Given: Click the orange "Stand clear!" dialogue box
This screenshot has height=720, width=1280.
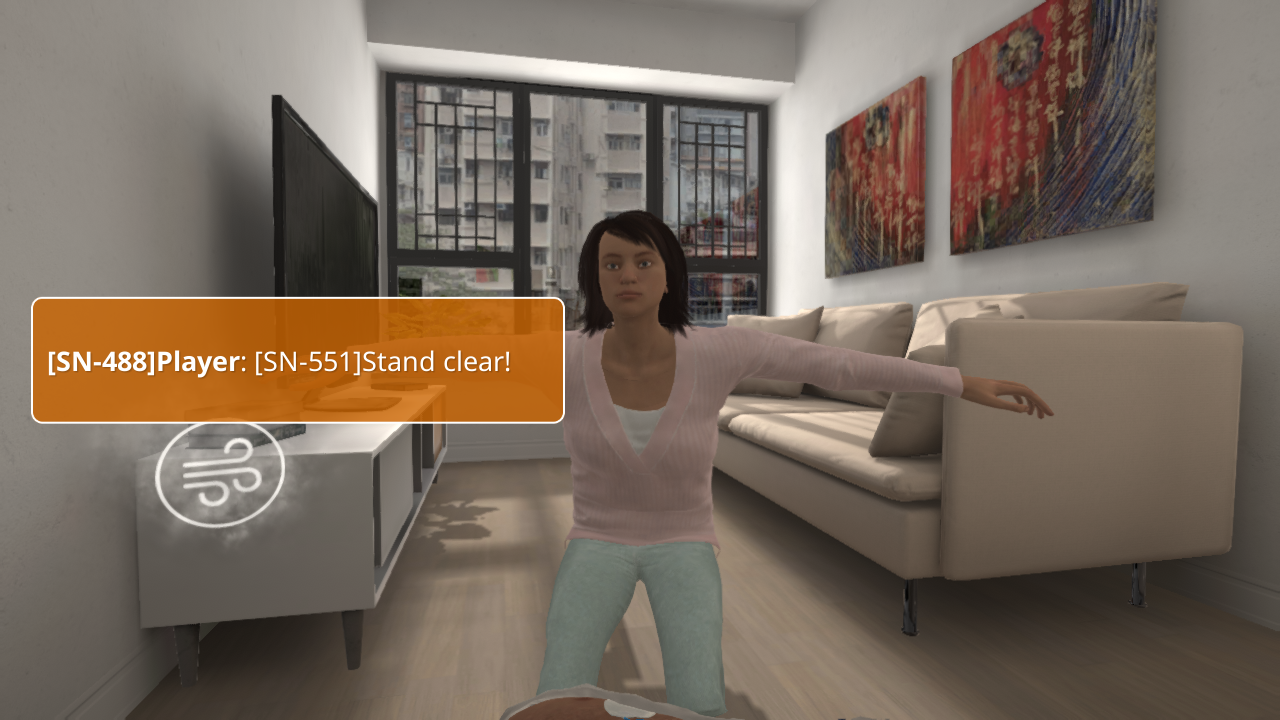Looking at the screenshot, I should [x=298, y=360].
